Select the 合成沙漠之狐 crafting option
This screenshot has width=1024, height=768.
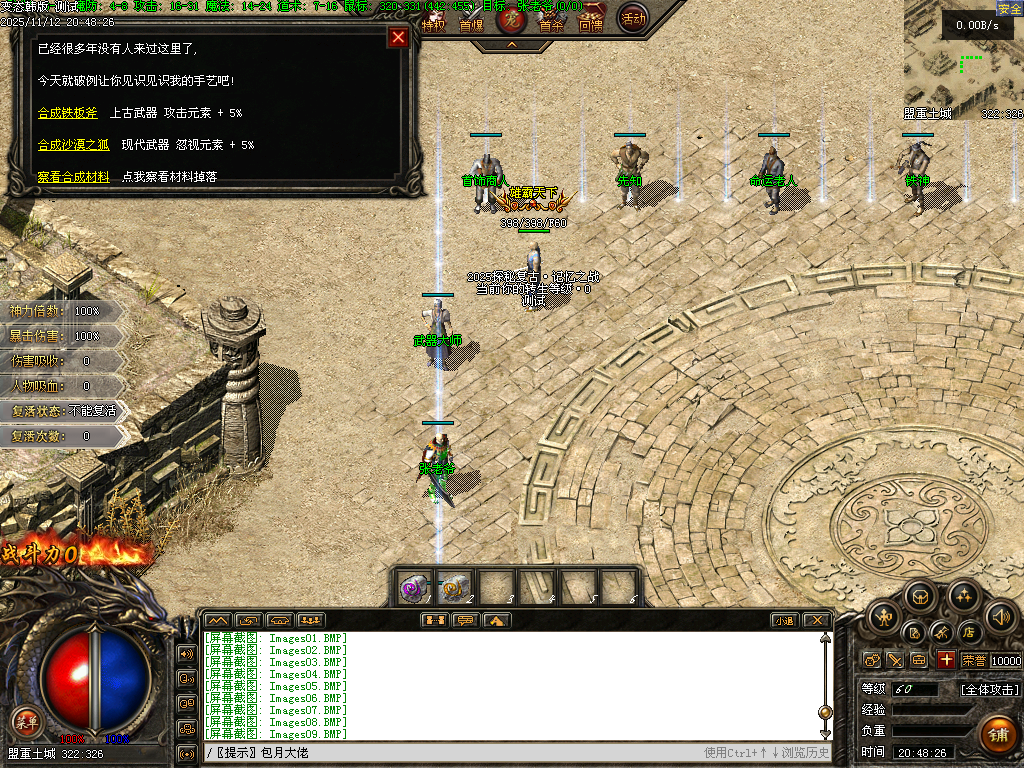coord(73,145)
